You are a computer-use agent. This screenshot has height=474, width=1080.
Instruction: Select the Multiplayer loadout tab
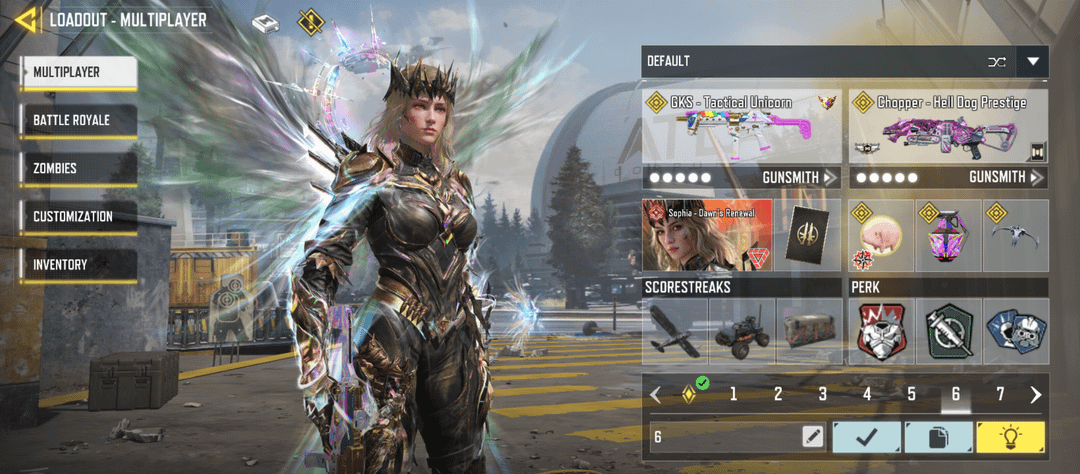pos(78,72)
